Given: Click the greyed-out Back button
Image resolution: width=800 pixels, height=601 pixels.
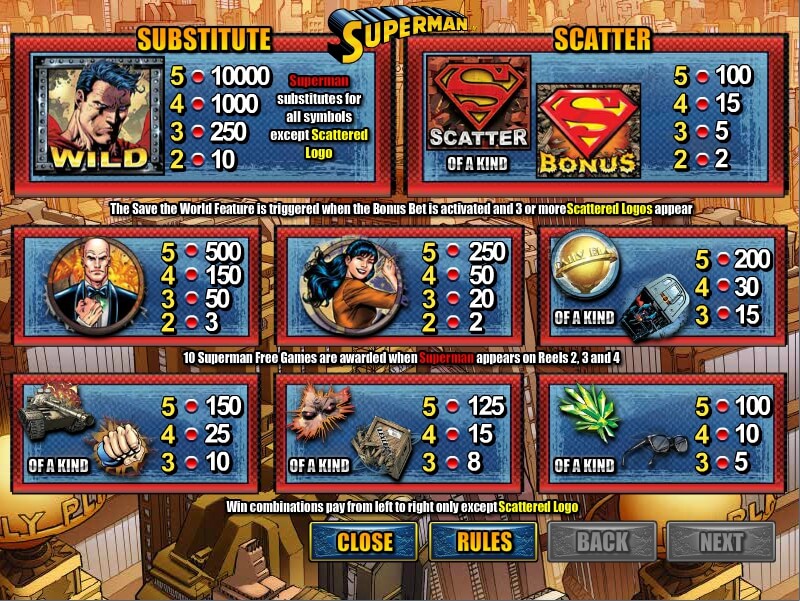Looking at the screenshot, I should pyautogui.click(x=602, y=542).
